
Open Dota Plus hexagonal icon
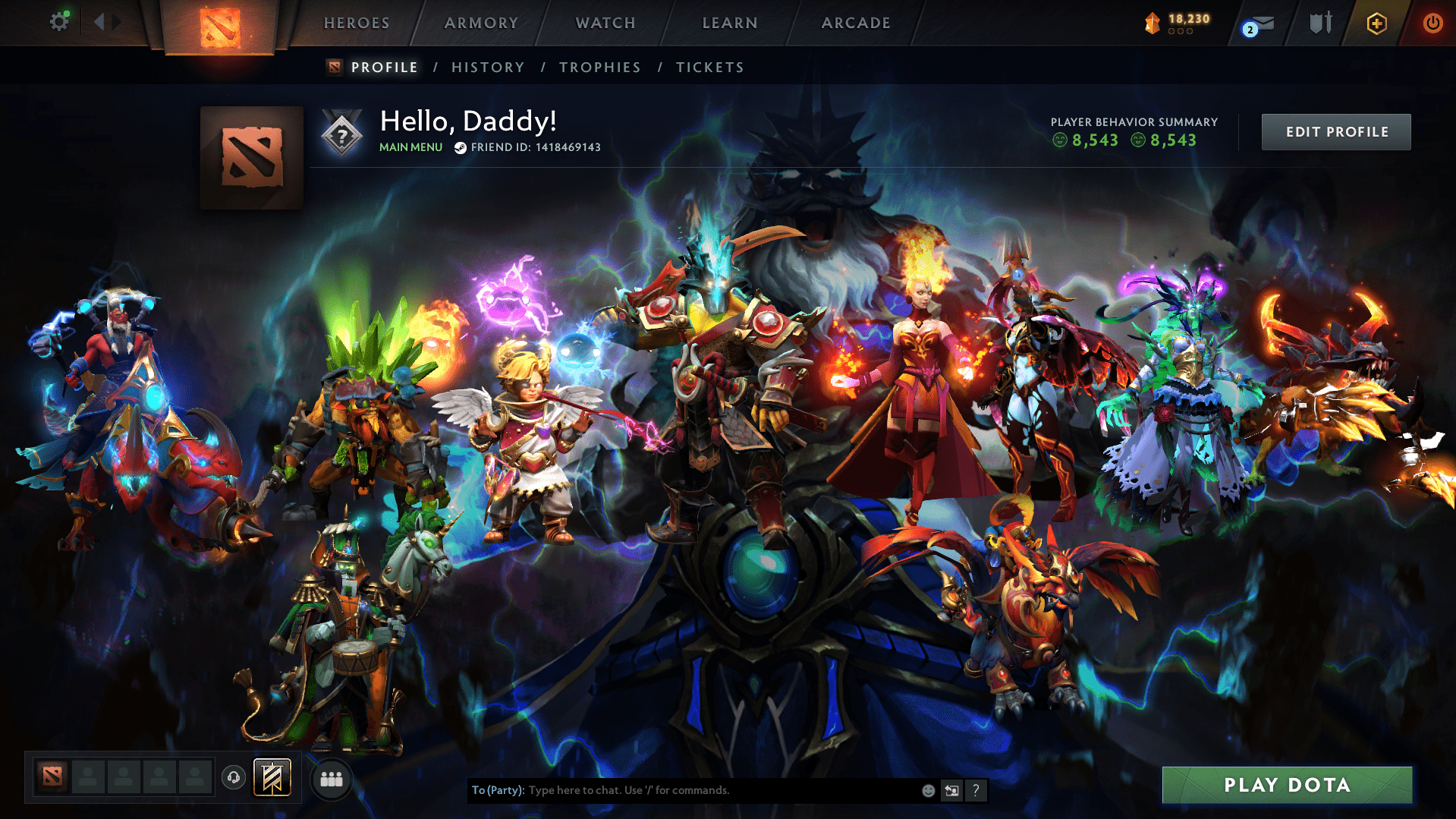(1376, 23)
